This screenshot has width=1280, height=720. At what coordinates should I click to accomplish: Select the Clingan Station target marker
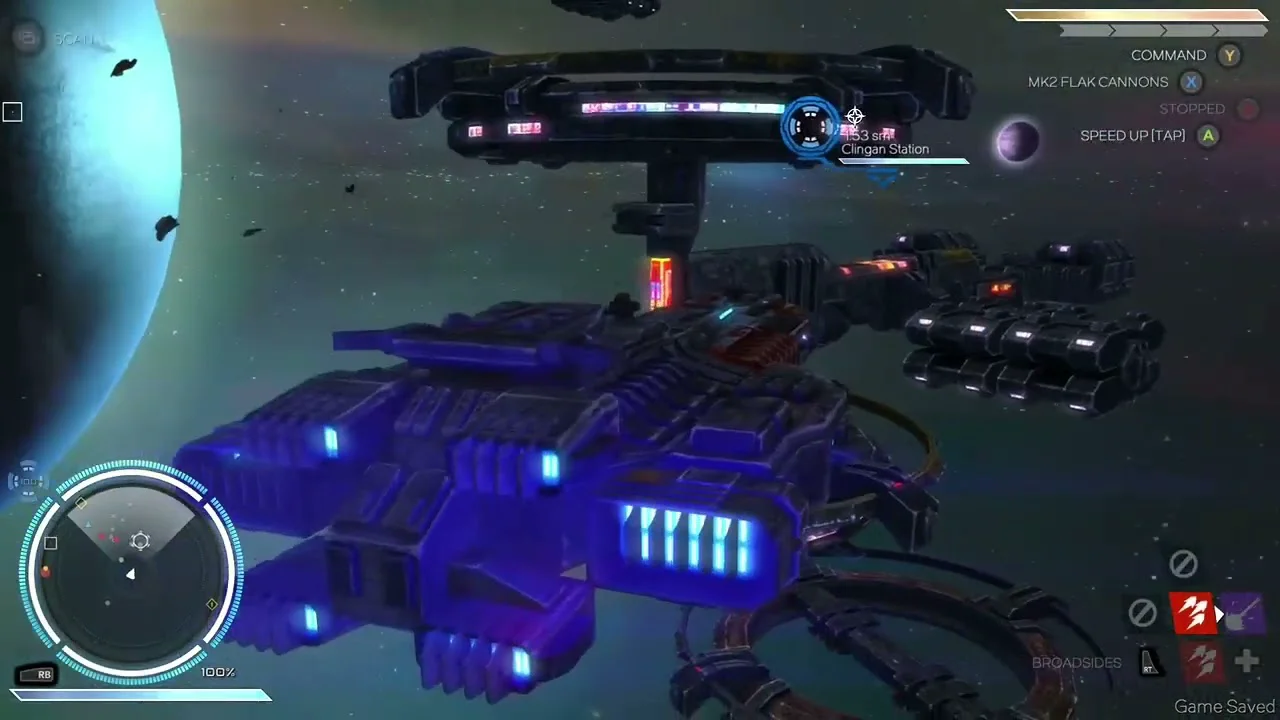pos(810,127)
